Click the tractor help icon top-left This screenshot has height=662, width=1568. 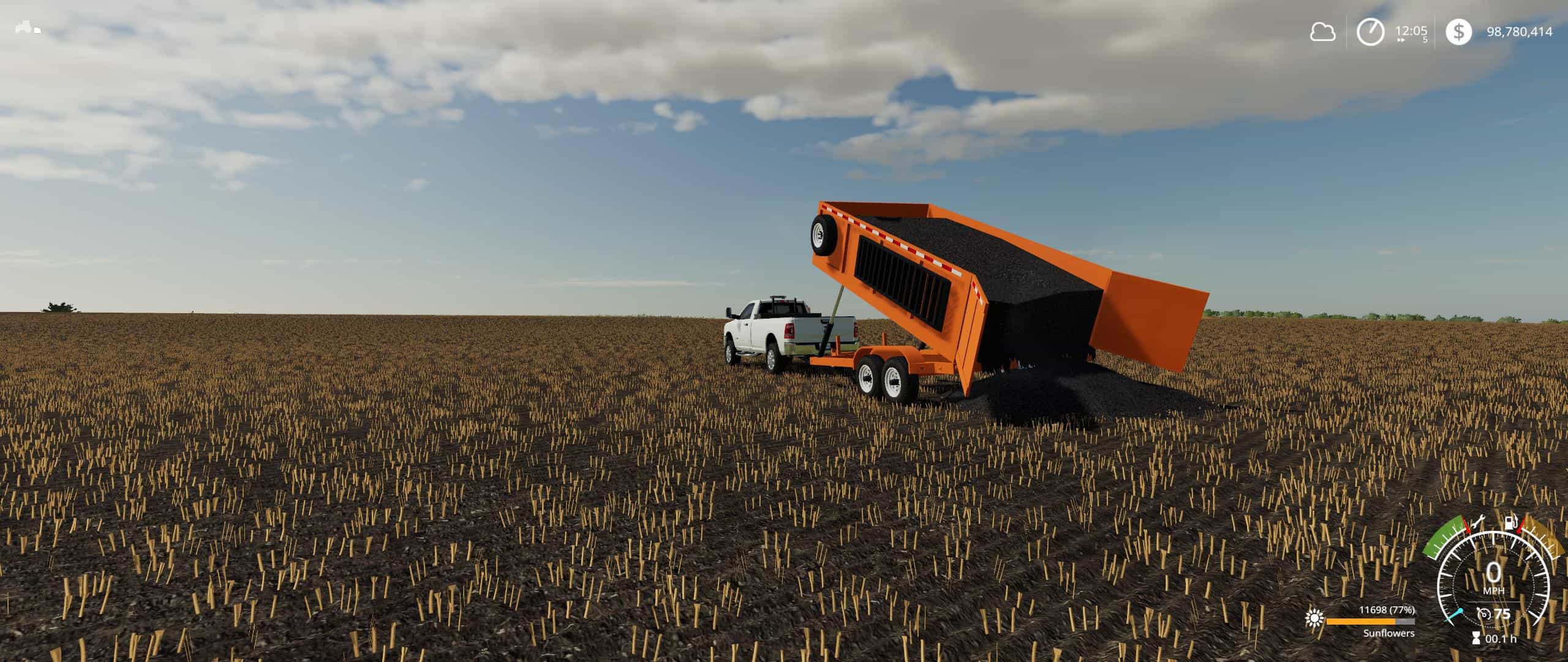pyautogui.click(x=28, y=28)
